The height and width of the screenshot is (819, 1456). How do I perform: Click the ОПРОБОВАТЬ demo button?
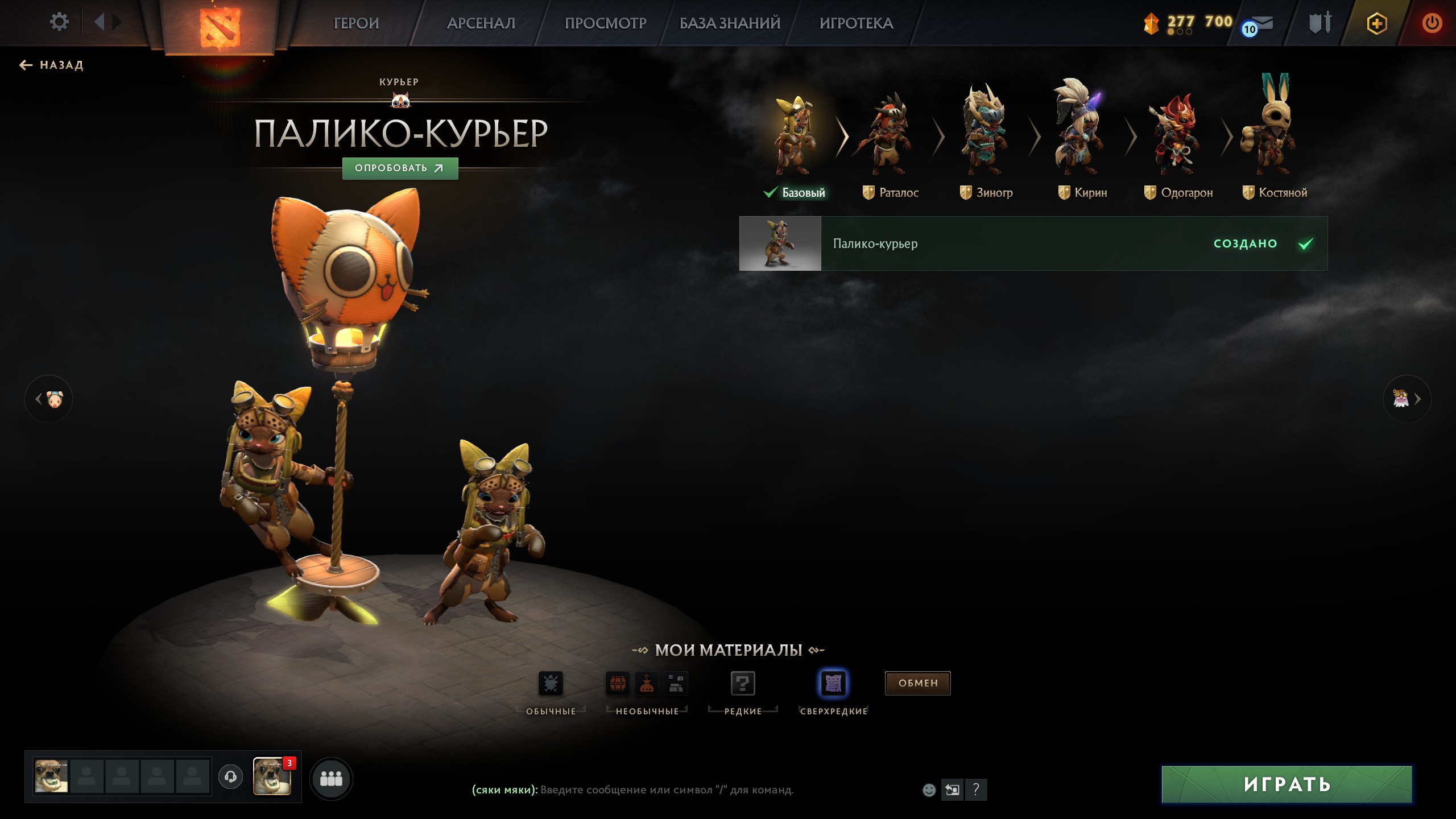[x=400, y=168]
